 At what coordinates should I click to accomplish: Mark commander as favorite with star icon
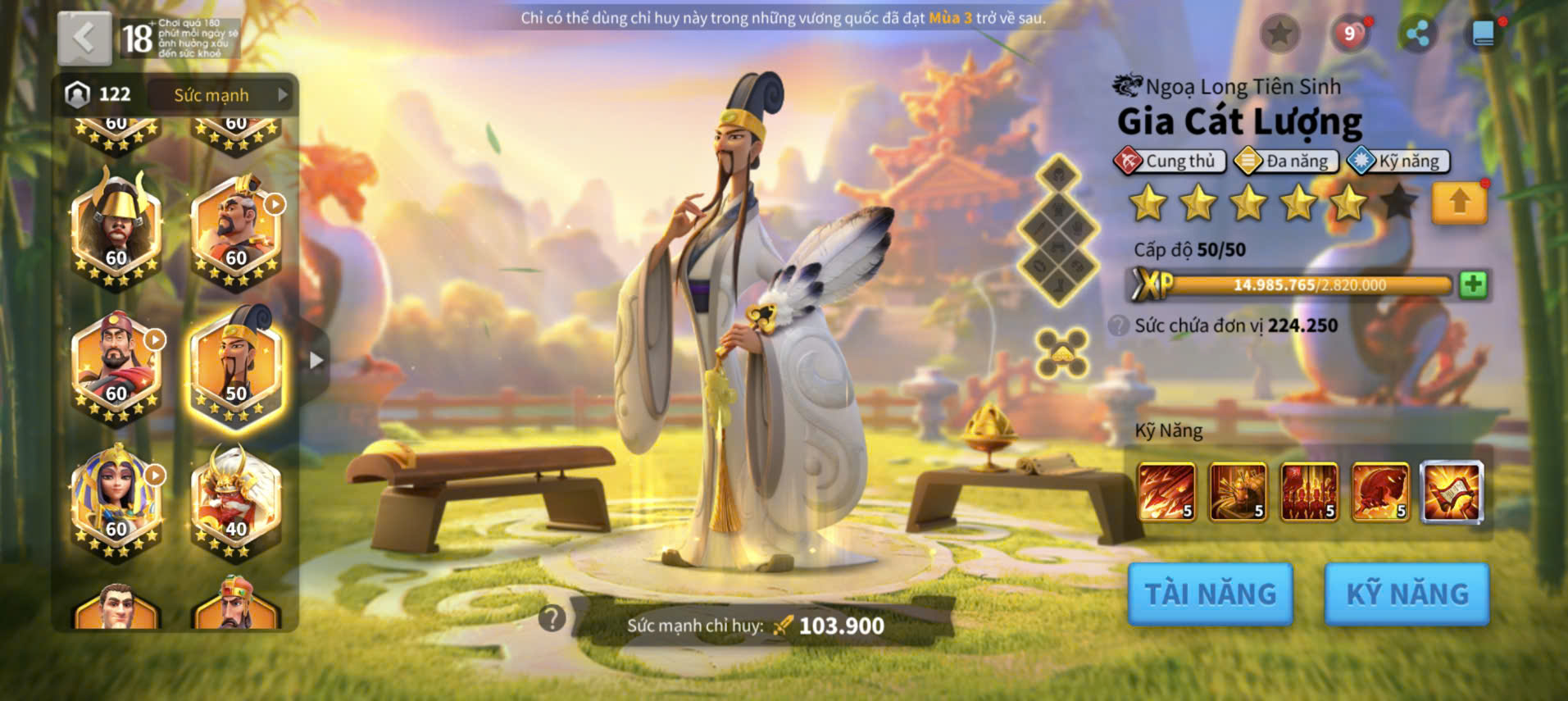click(1279, 34)
